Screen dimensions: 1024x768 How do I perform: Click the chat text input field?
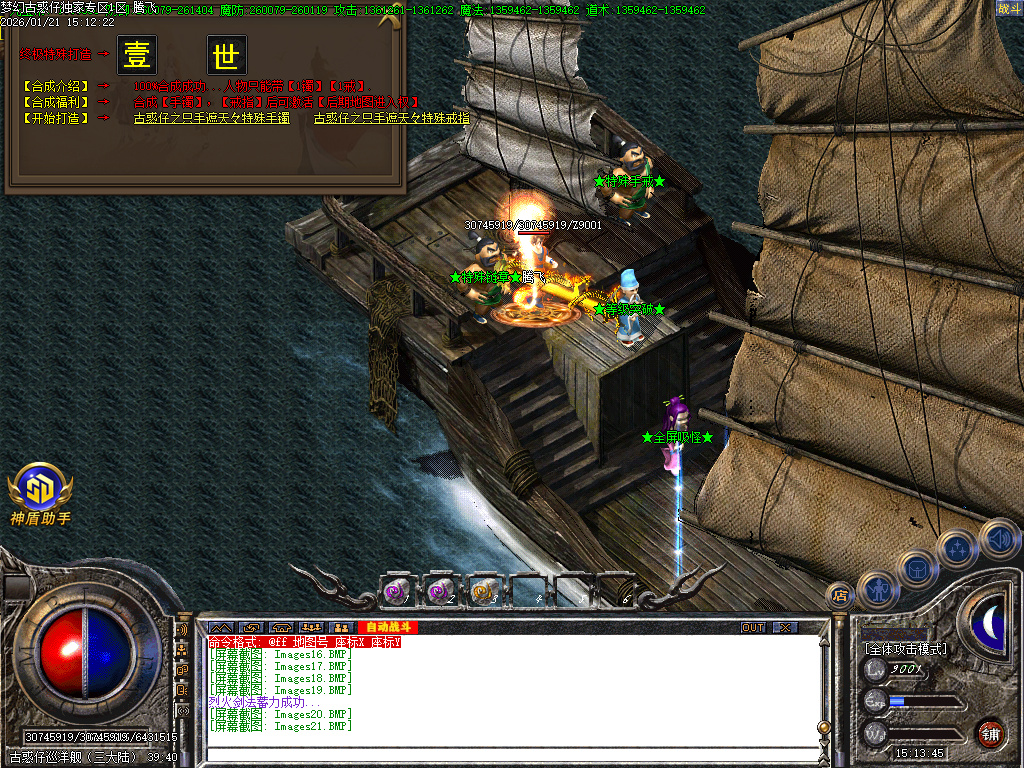point(510,757)
